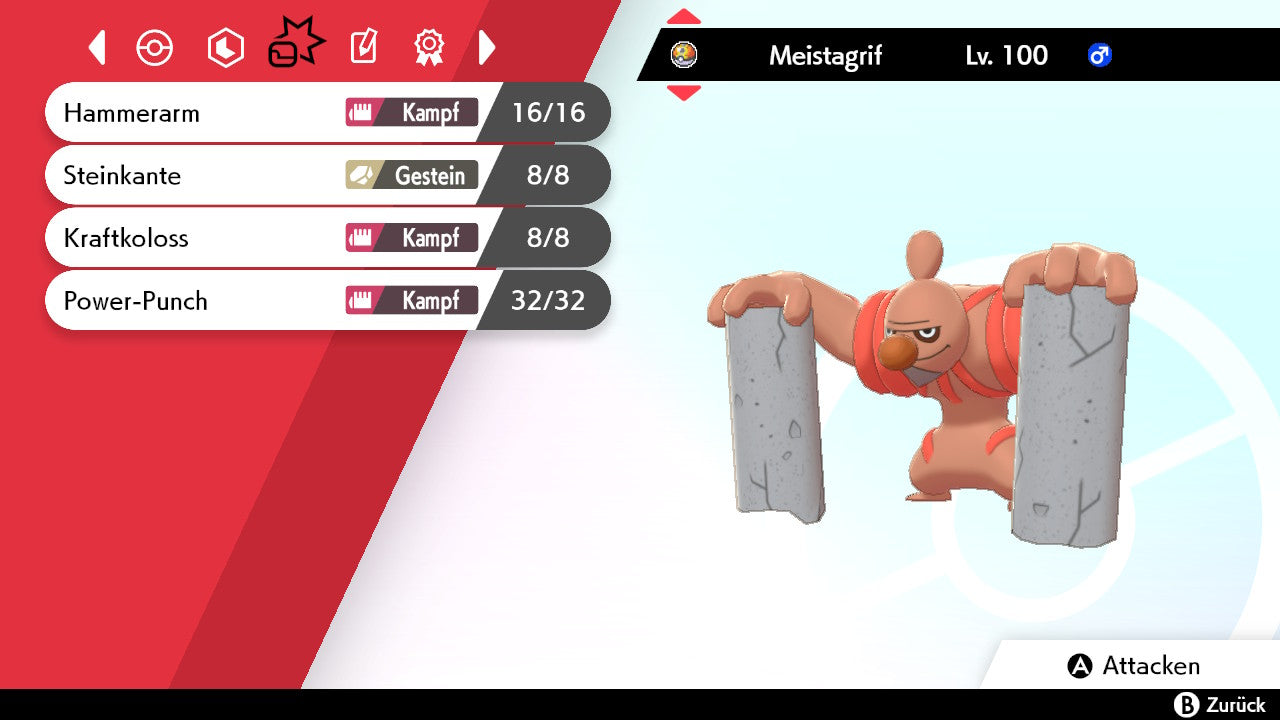Switch to the Poké Ball summary tab

coord(155,48)
